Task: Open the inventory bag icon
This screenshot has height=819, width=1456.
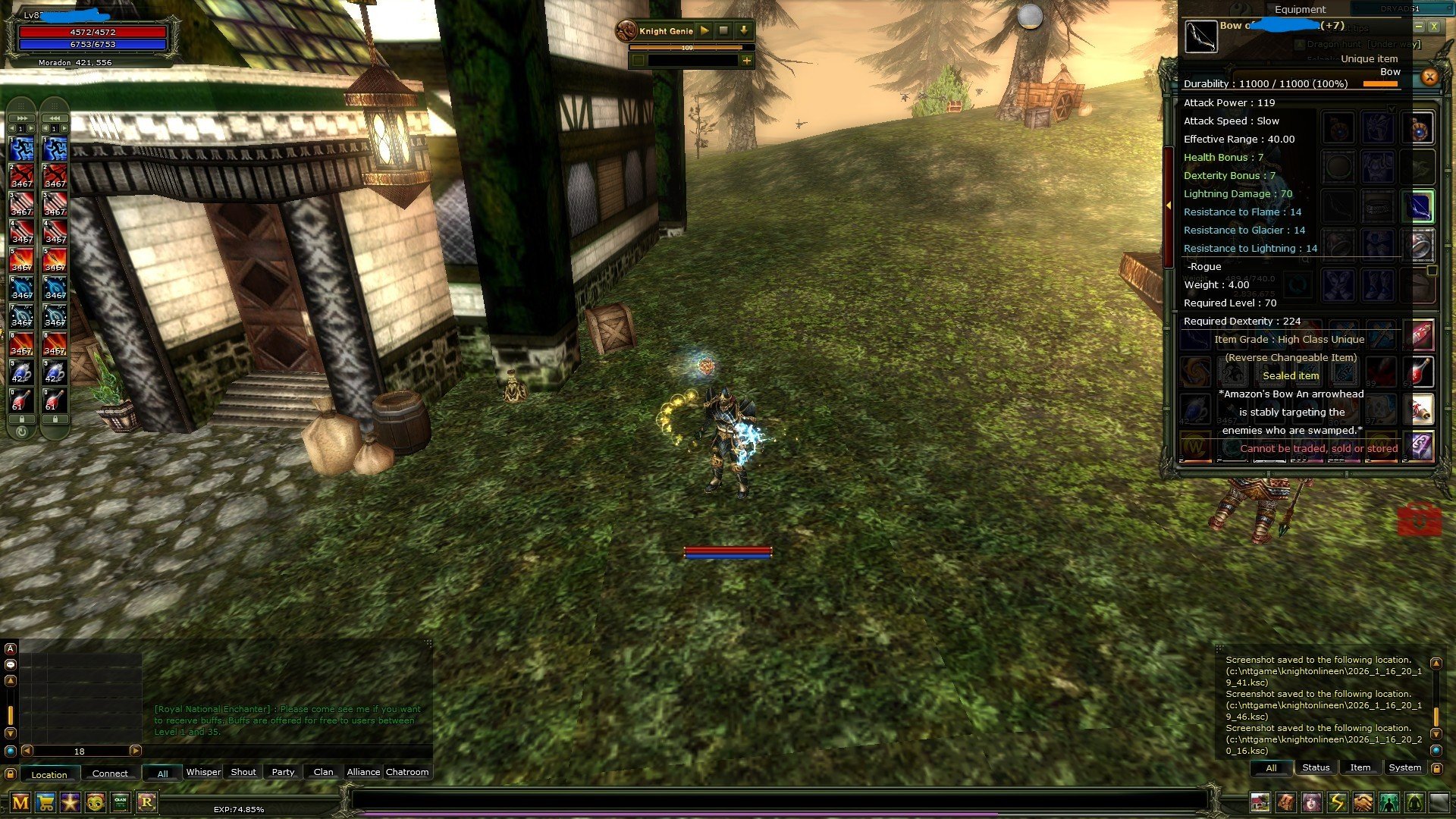Action: click(1287, 802)
